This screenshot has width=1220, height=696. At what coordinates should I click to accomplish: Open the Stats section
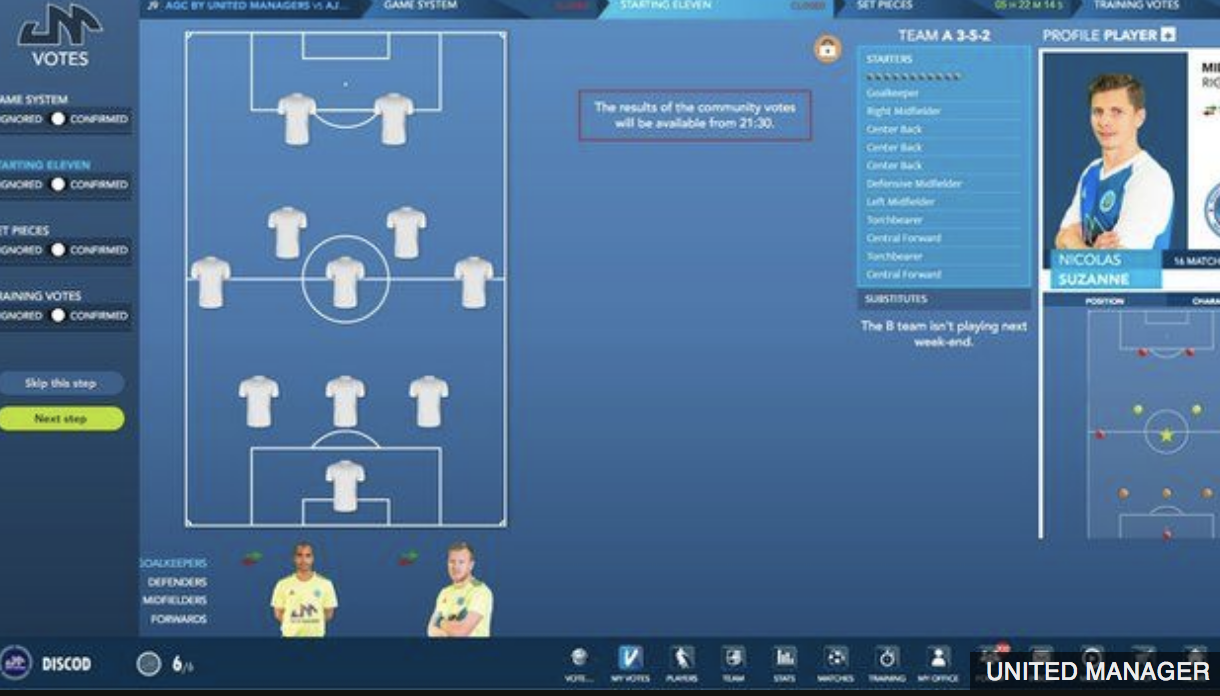(785, 663)
